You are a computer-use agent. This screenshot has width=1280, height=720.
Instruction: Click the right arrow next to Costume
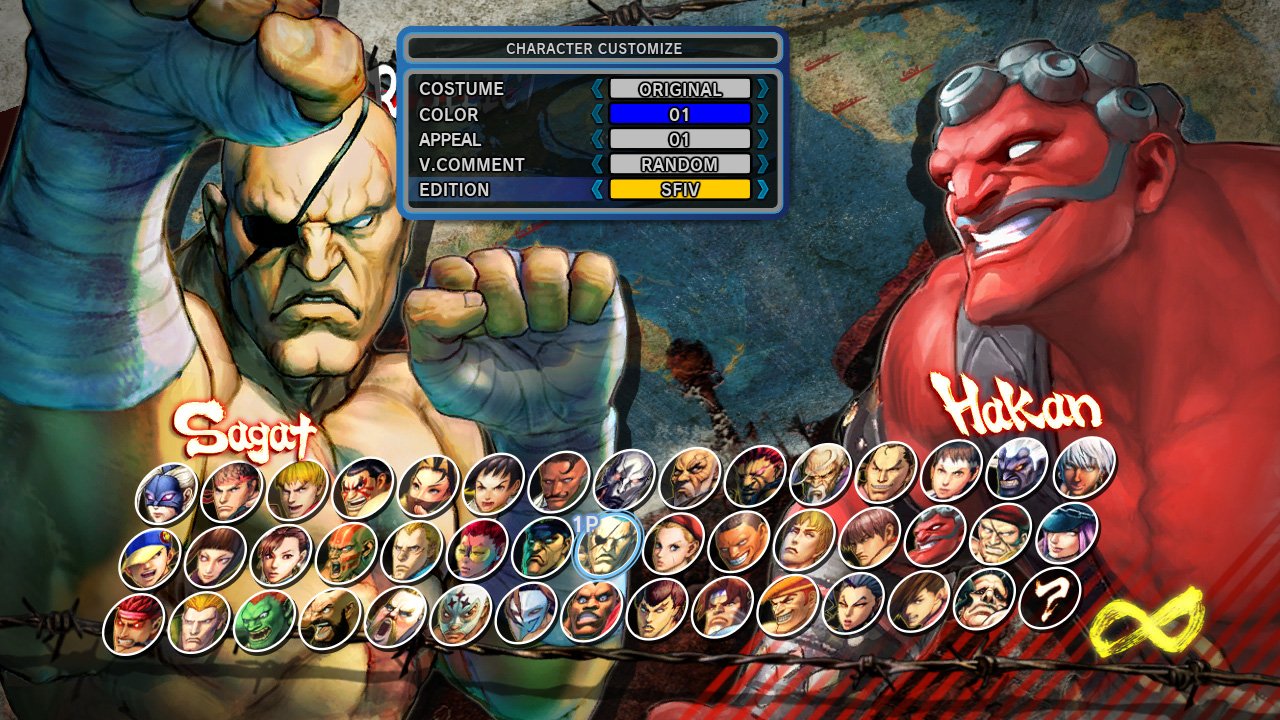click(x=763, y=89)
